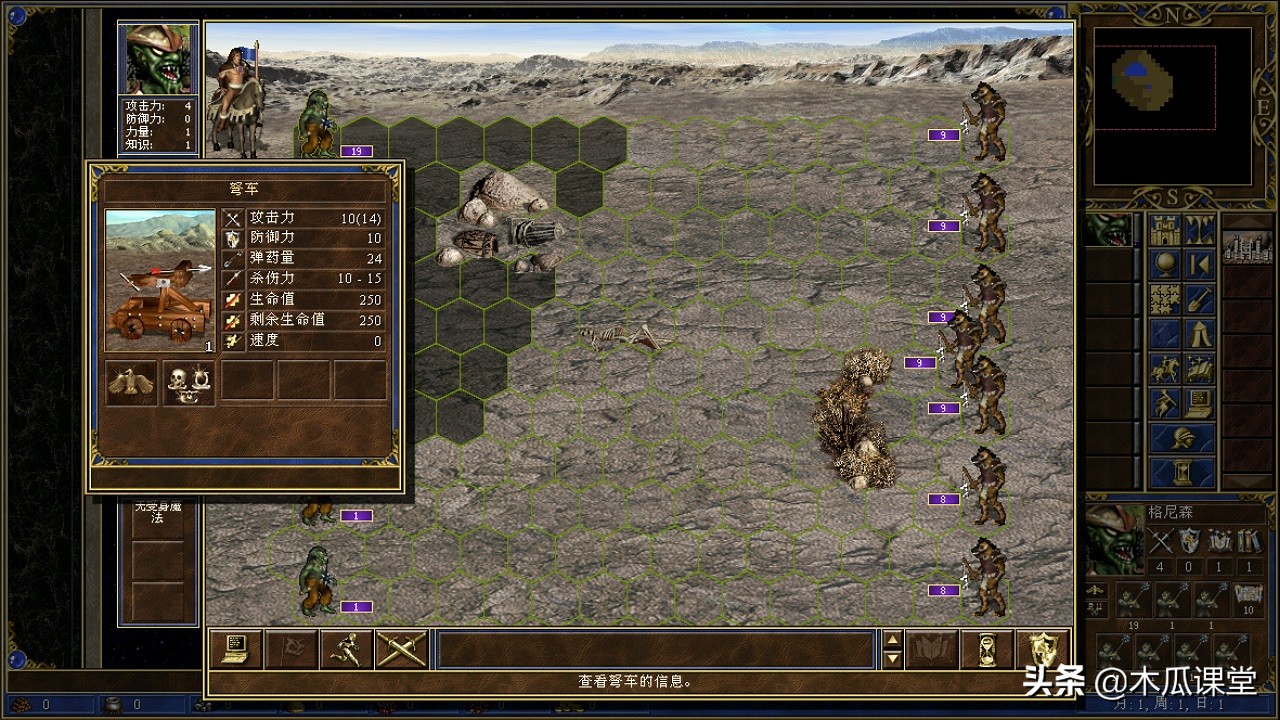Click the shovel dig button

click(1200, 299)
